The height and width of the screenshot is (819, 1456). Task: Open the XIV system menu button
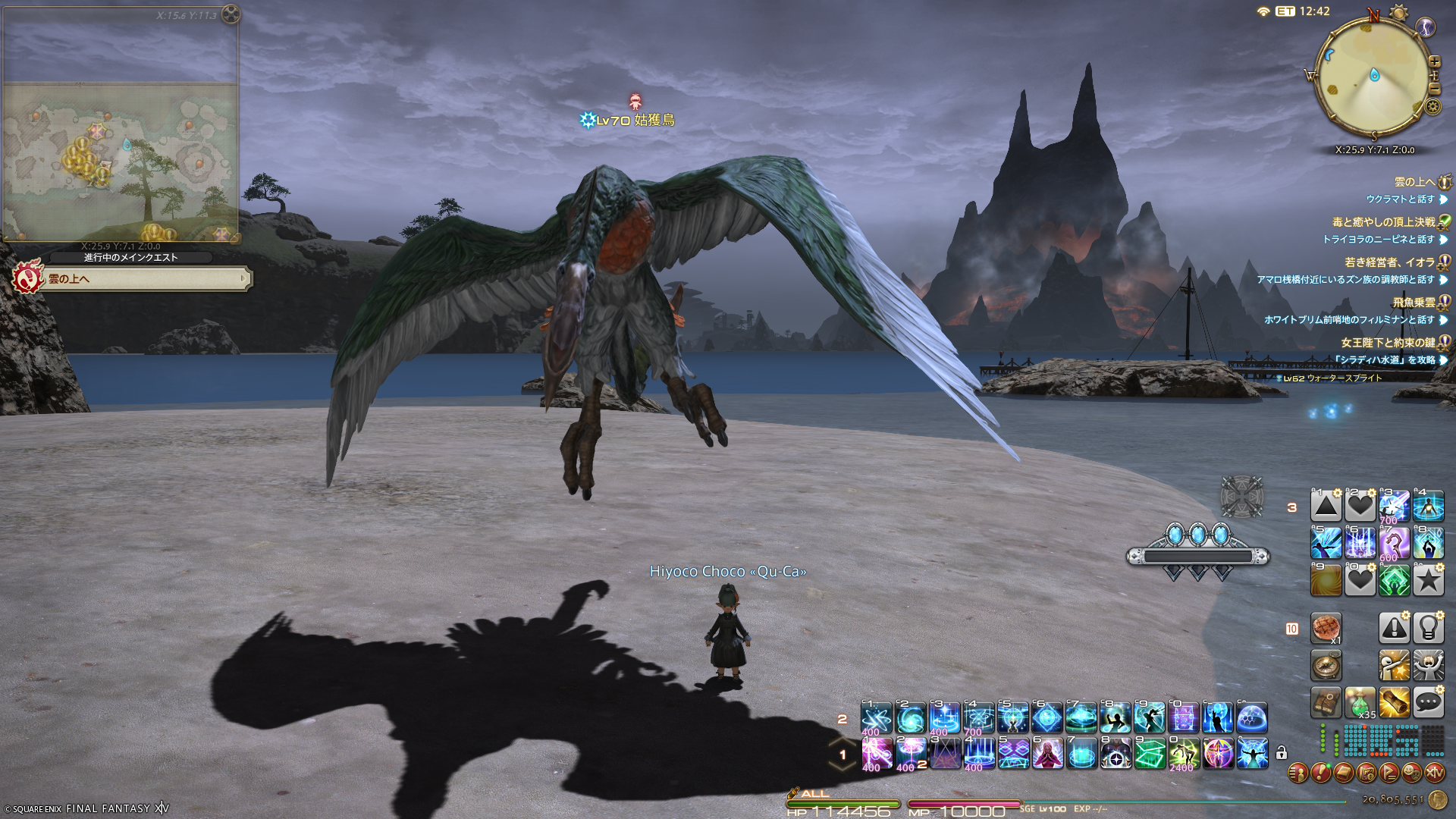pyautogui.click(x=1435, y=773)
